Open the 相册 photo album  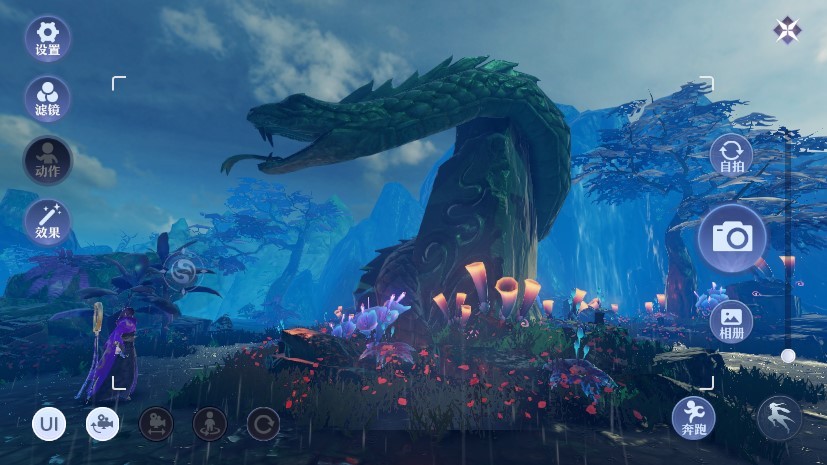tap(732, 321)
